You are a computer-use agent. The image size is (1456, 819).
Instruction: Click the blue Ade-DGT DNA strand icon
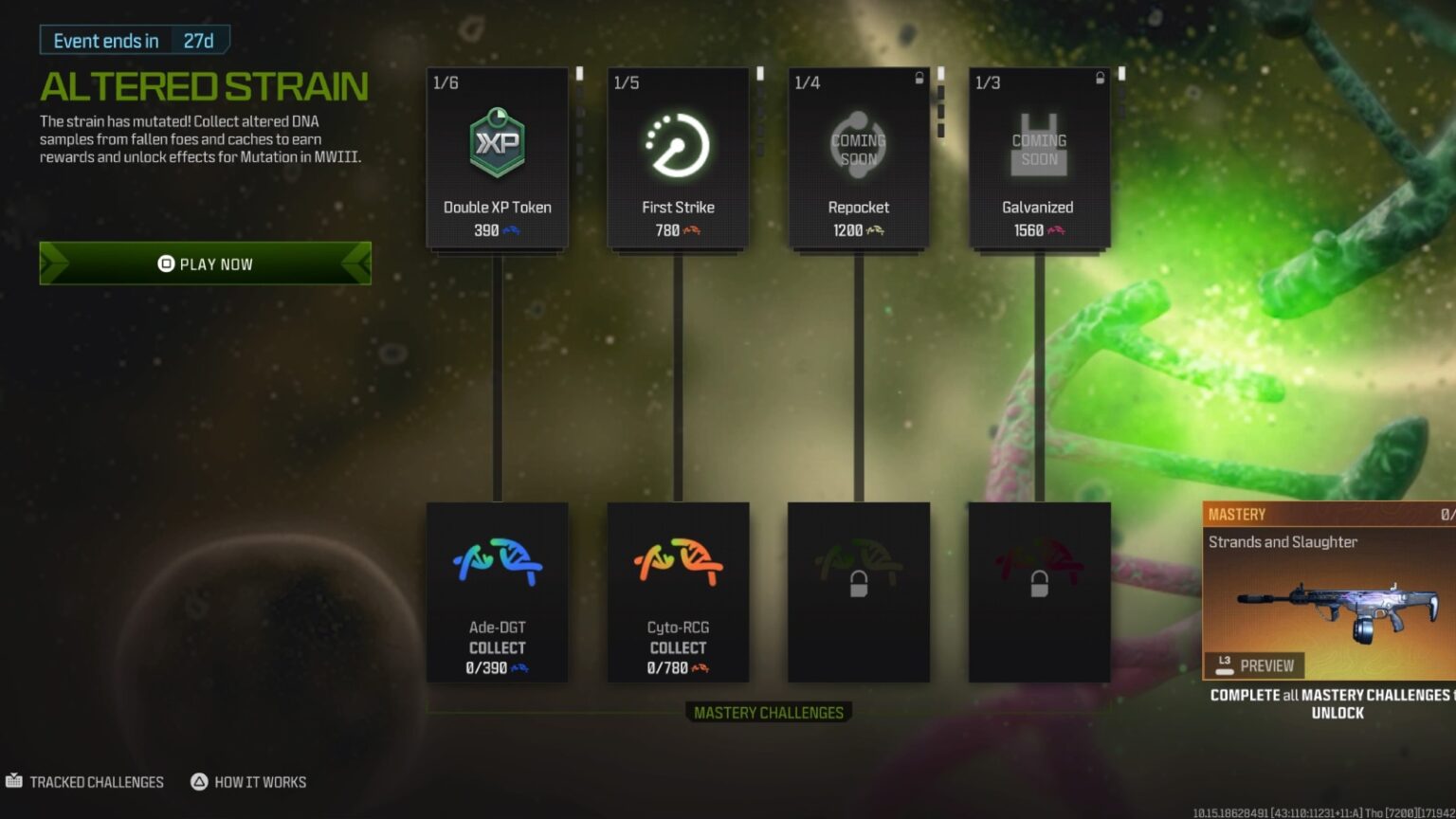coord(496,559)
